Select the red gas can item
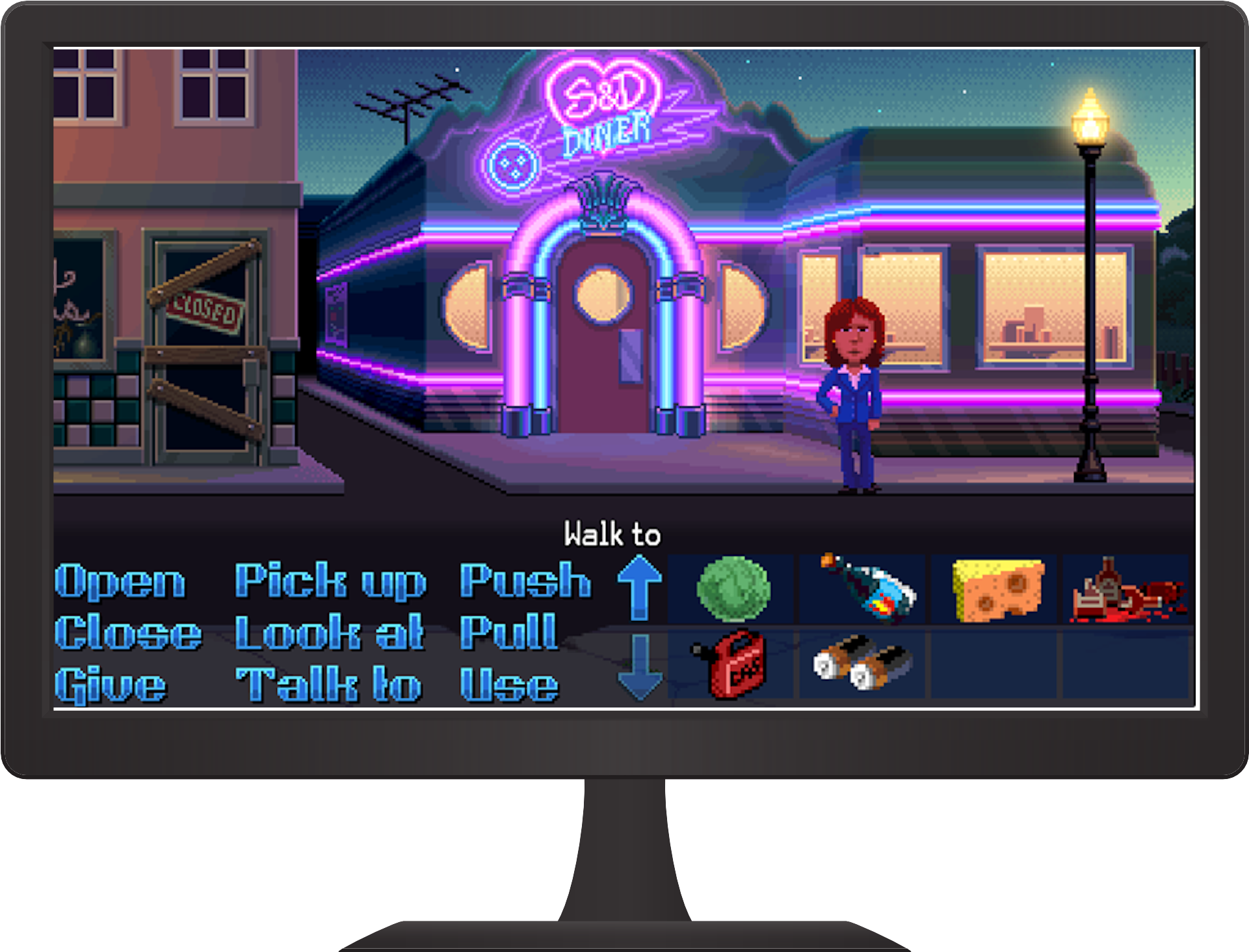 [x=733, y=665]
